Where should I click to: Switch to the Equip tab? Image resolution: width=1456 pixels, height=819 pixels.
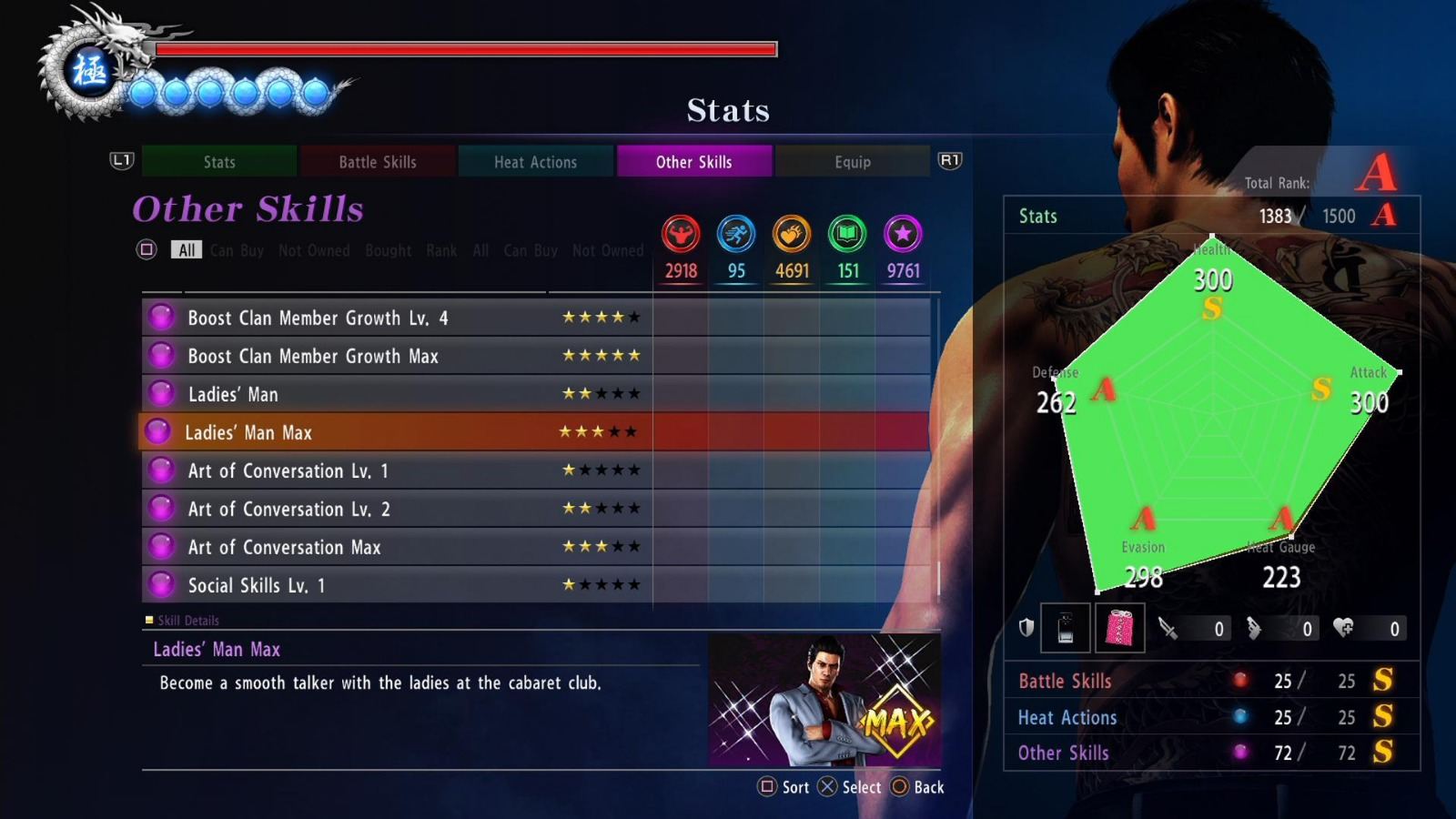(x=853, y=162)
